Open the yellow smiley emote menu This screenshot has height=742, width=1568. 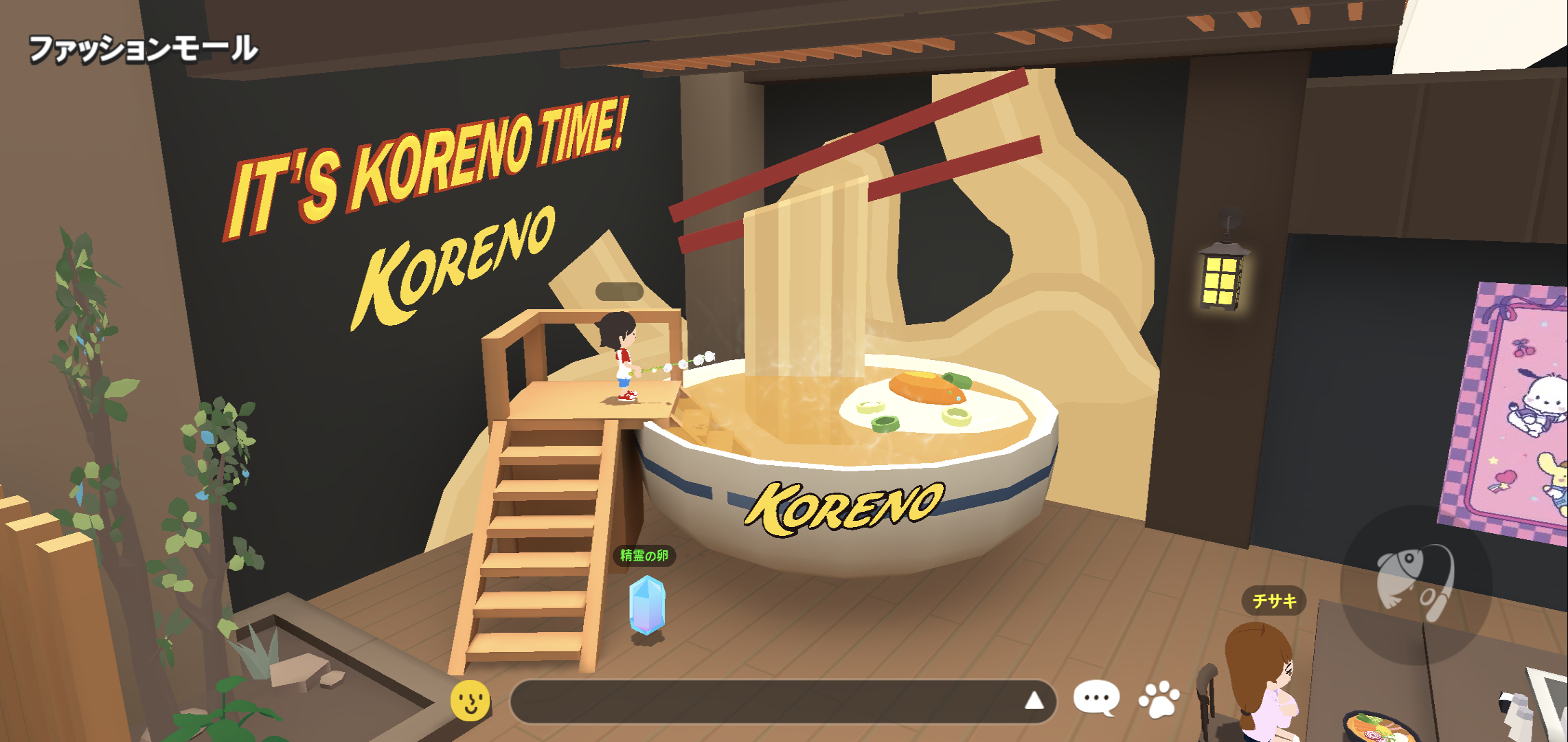[470, 700]
